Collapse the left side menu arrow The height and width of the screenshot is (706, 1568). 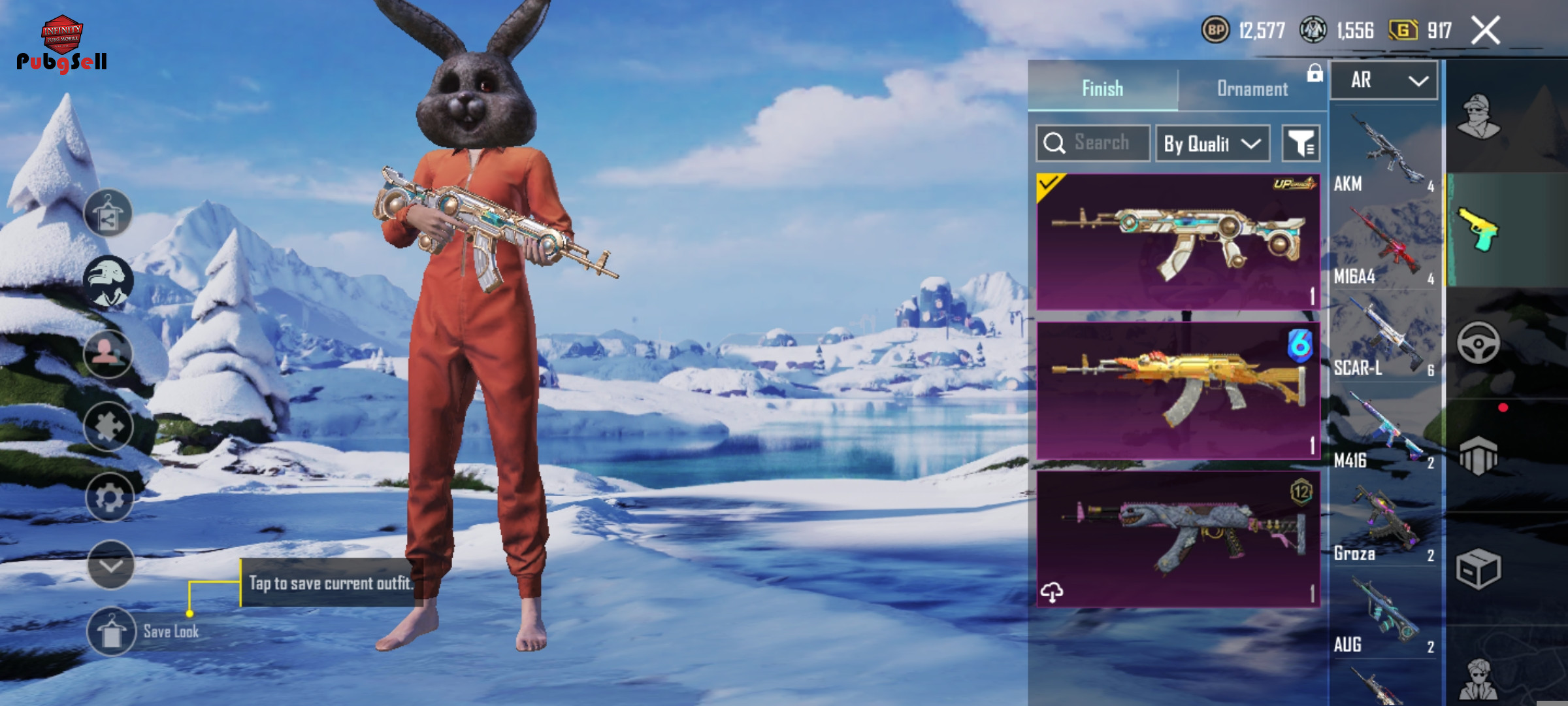click(x=110, y=565)
